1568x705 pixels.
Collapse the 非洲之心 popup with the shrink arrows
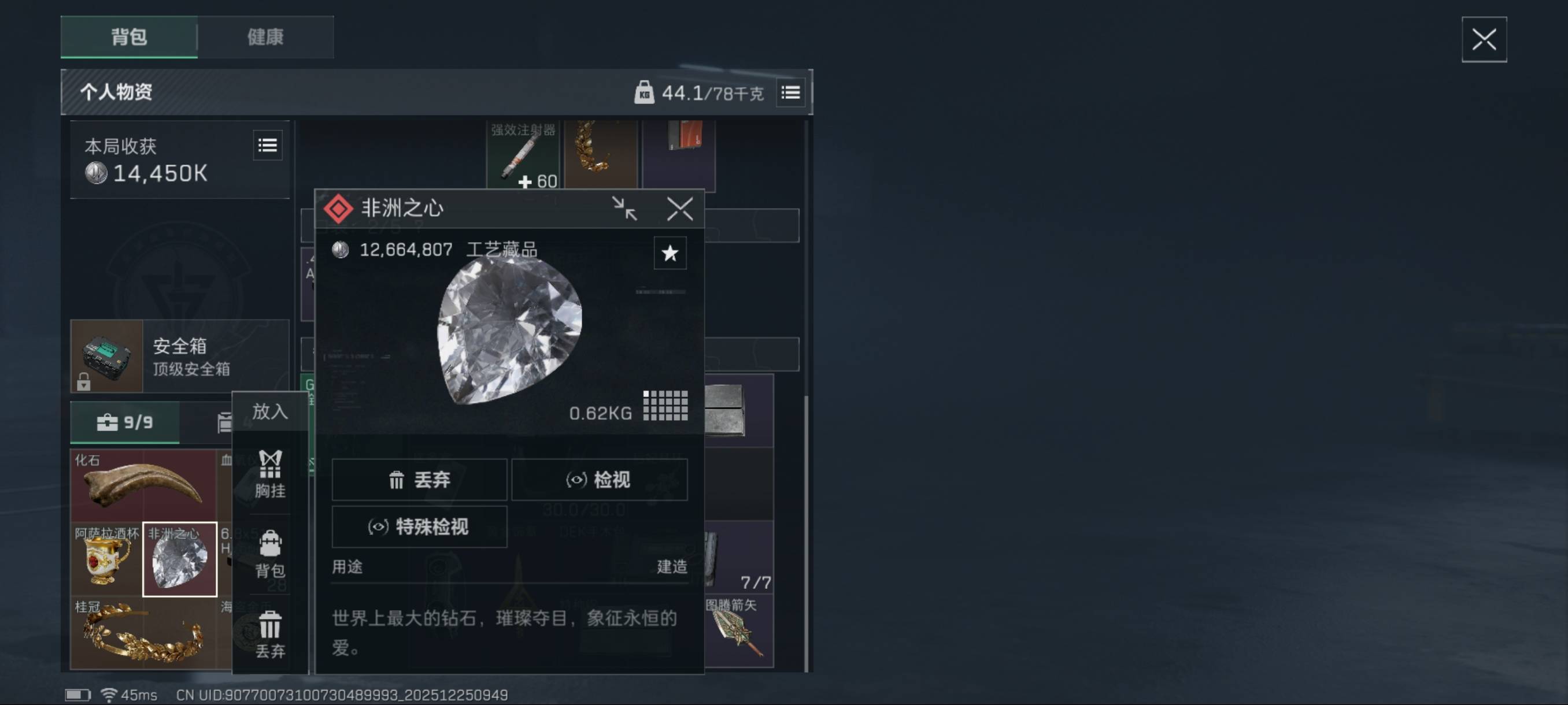[x=626, y=209]
